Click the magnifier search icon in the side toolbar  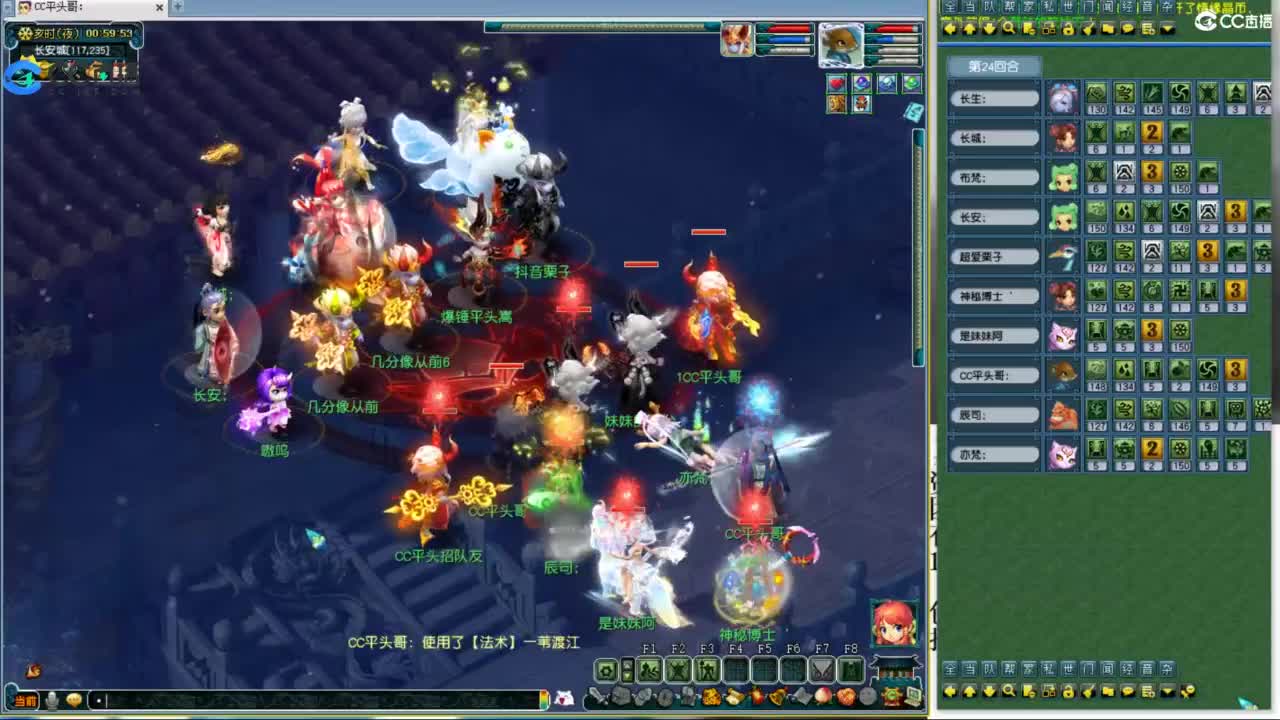click(1009, 27)
